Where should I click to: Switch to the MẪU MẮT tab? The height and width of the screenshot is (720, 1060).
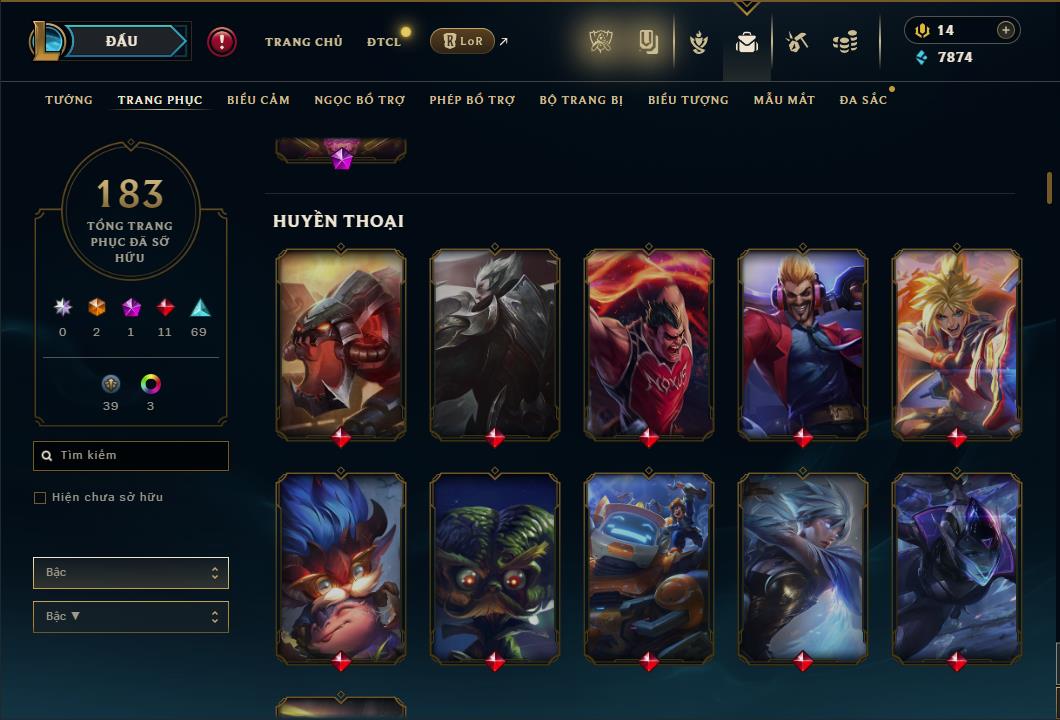[x=784, y=100]
